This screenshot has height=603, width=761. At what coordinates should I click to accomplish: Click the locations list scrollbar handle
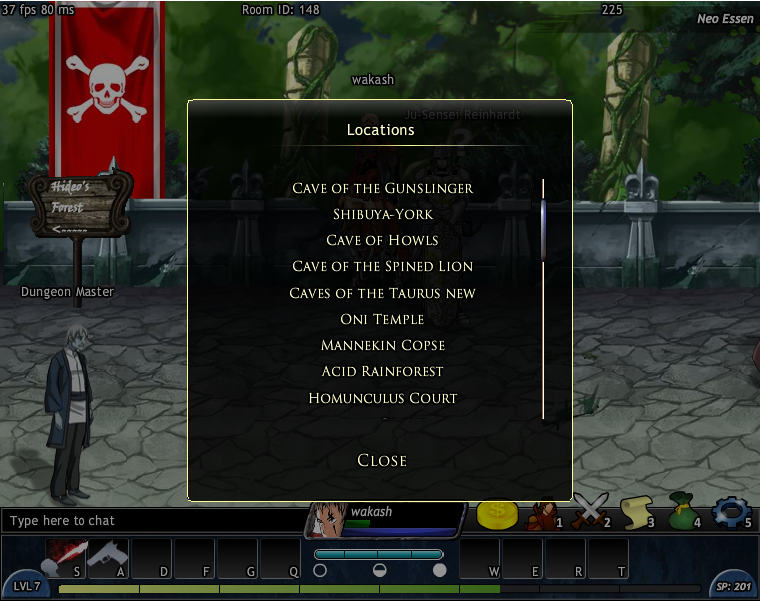pos(544,230)
